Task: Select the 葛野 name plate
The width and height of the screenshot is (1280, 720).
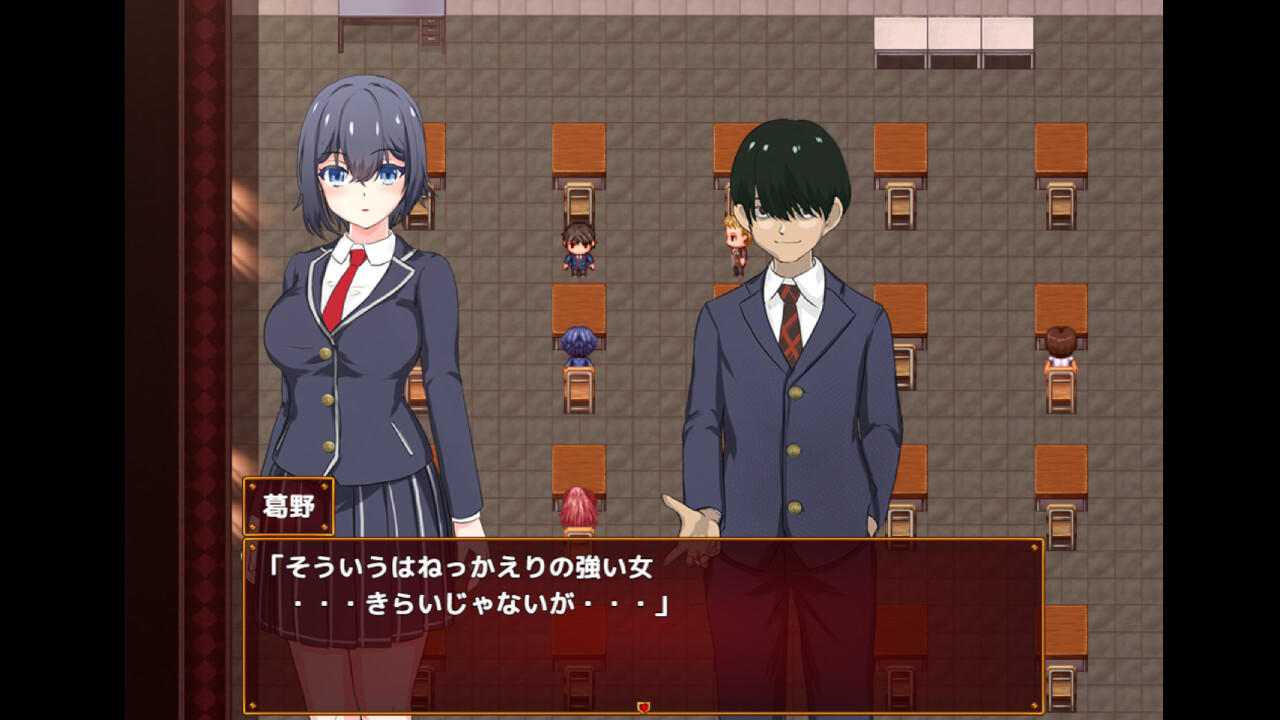Action: (x=289, y=508)
